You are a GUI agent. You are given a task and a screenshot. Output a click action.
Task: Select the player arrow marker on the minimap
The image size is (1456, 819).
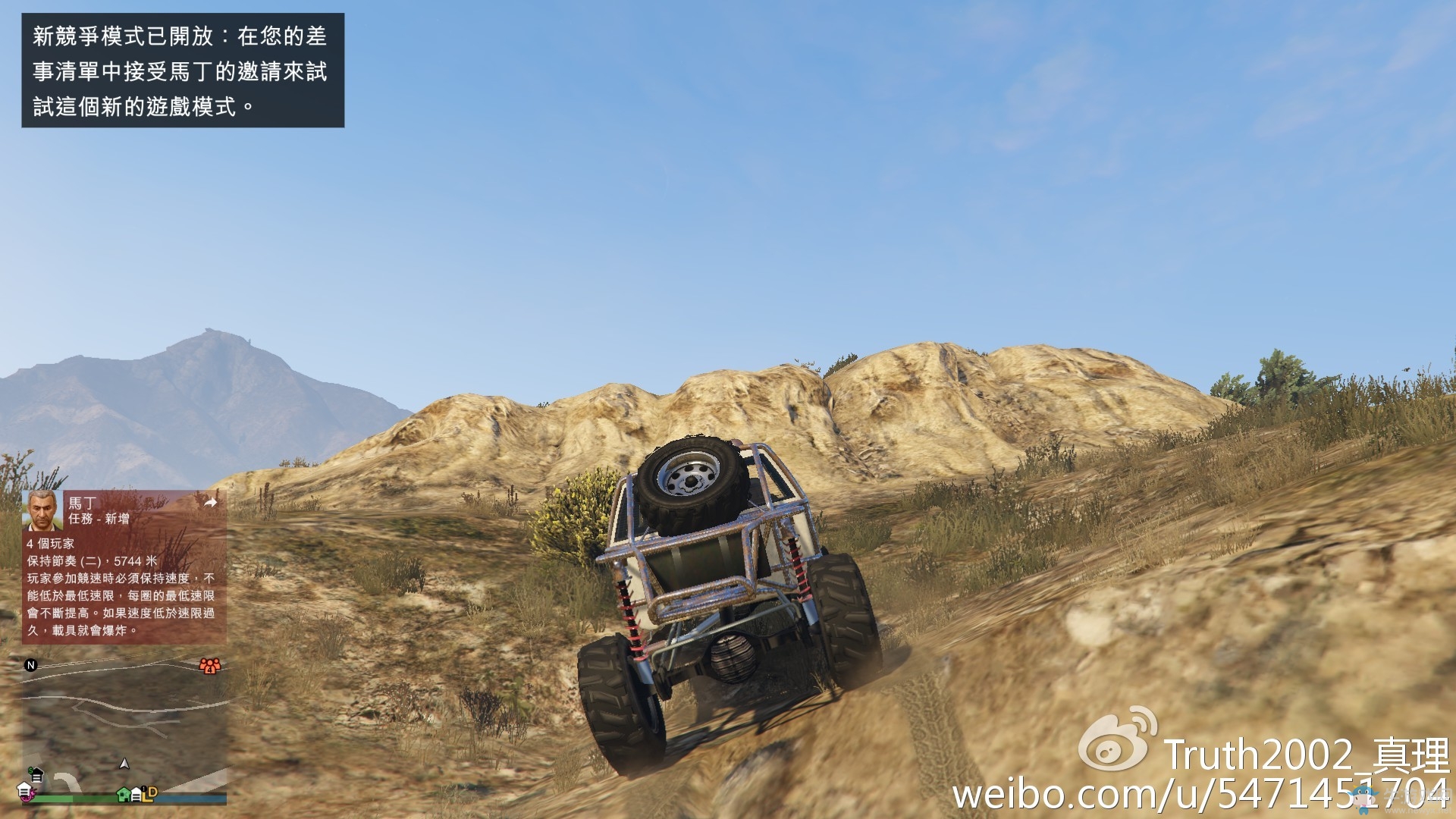[124, 764]
